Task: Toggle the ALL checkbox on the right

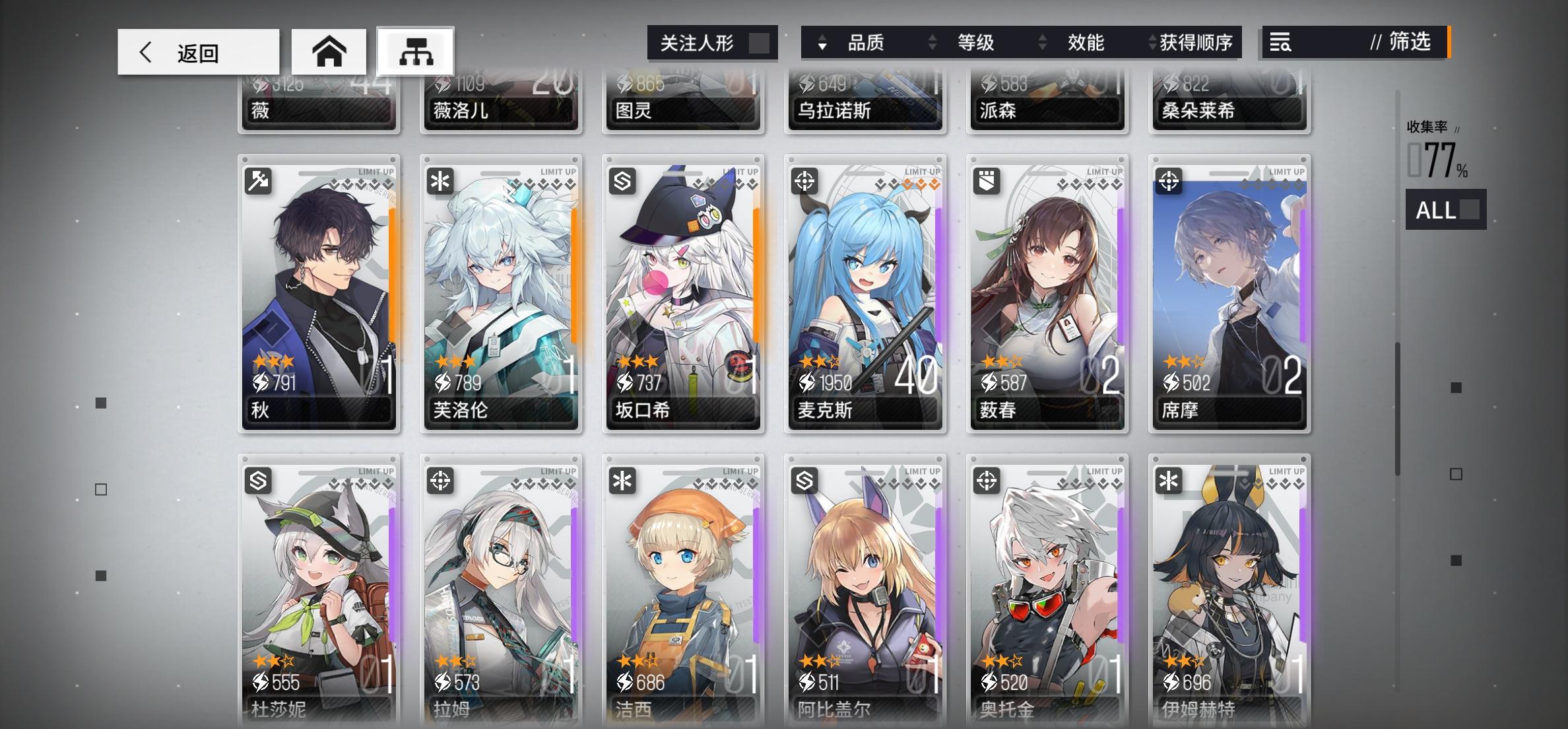Action: (x=1468, y=211)
